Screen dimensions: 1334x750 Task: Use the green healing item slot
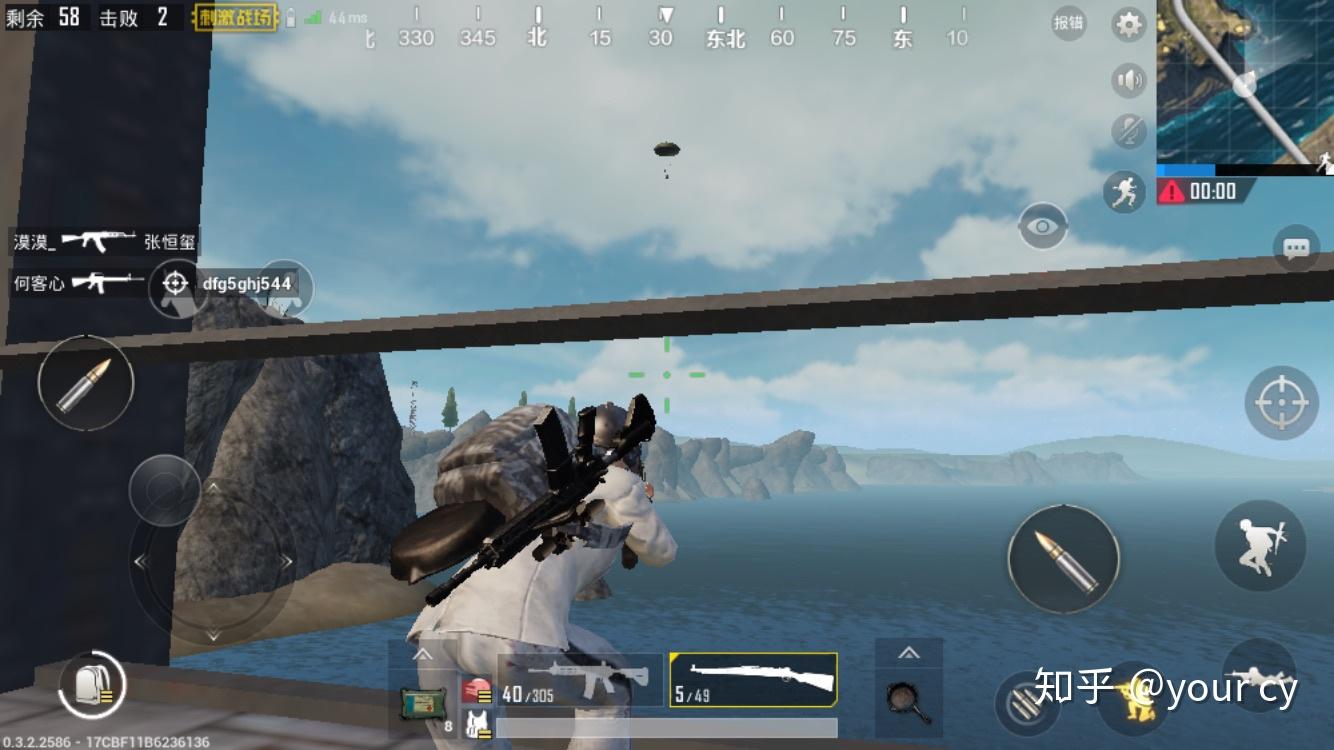pos(420,703)
